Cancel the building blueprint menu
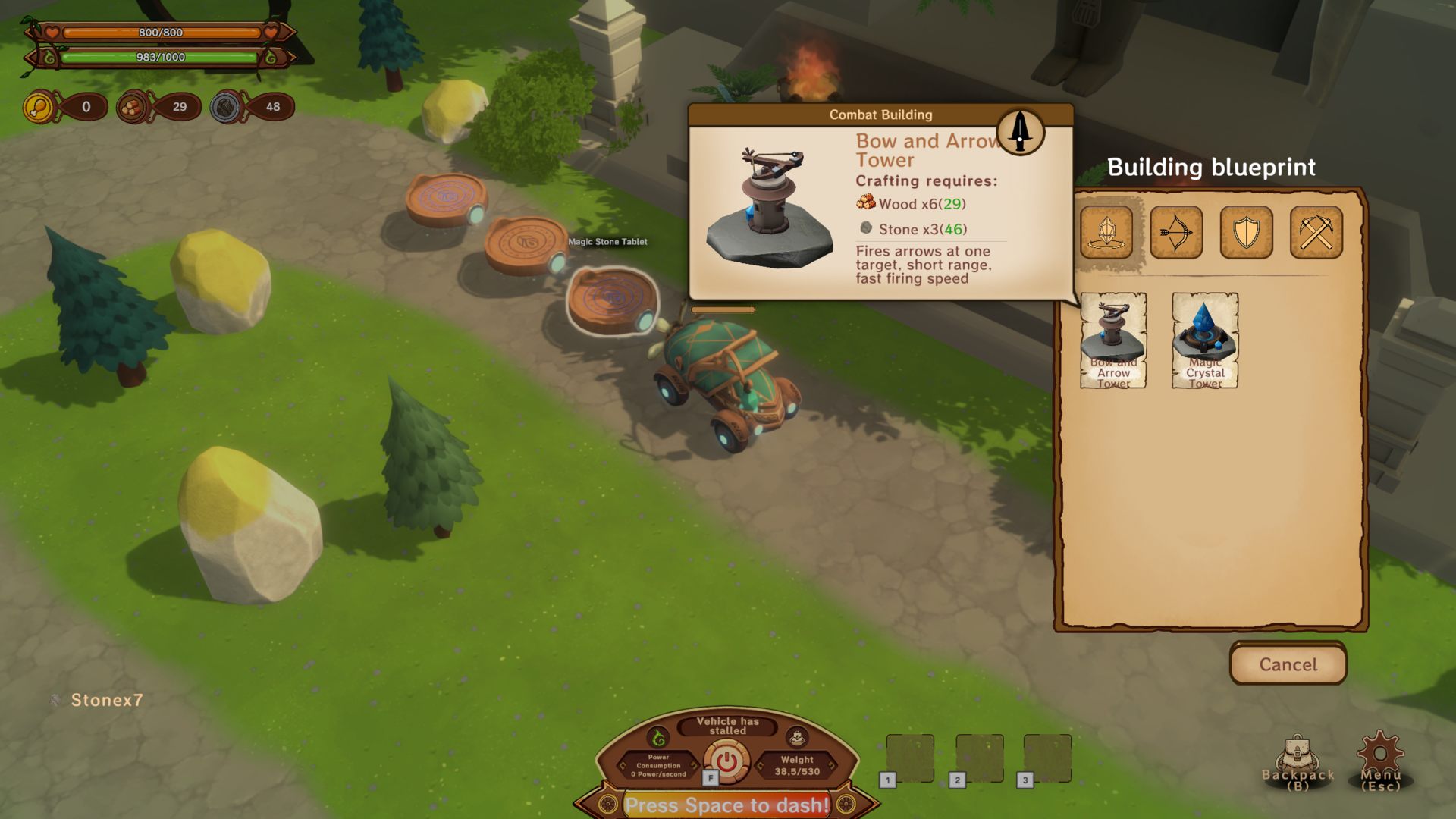The height and width of the screenshot is (819, 1456). coord(1288,664)
